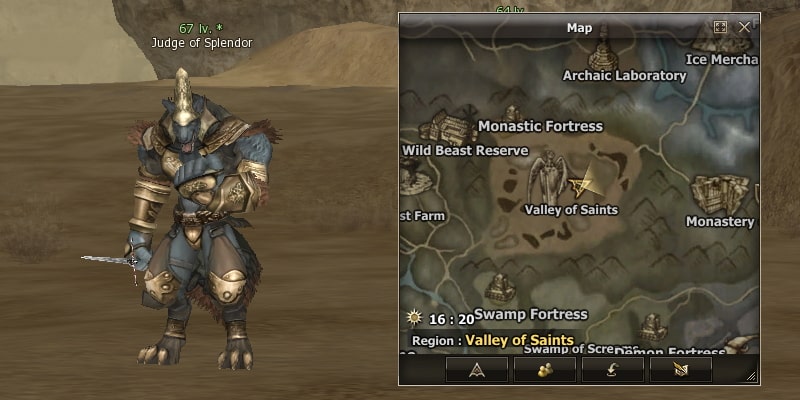Click the triangle emblem map button
This screenshot has height=400, width=800.
click(x=477, y=369)
